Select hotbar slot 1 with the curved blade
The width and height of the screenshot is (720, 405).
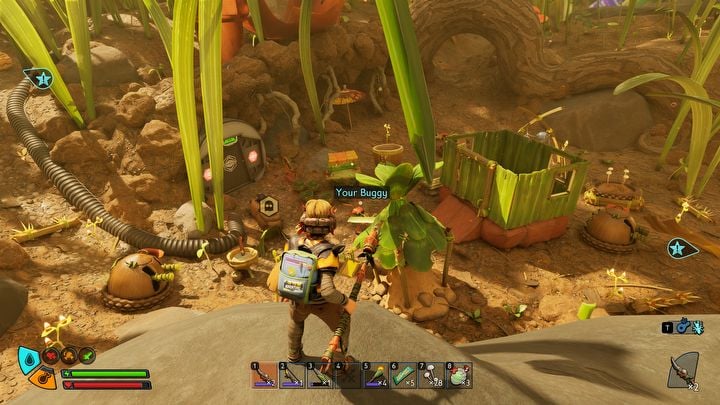click(x=262, y=375)
